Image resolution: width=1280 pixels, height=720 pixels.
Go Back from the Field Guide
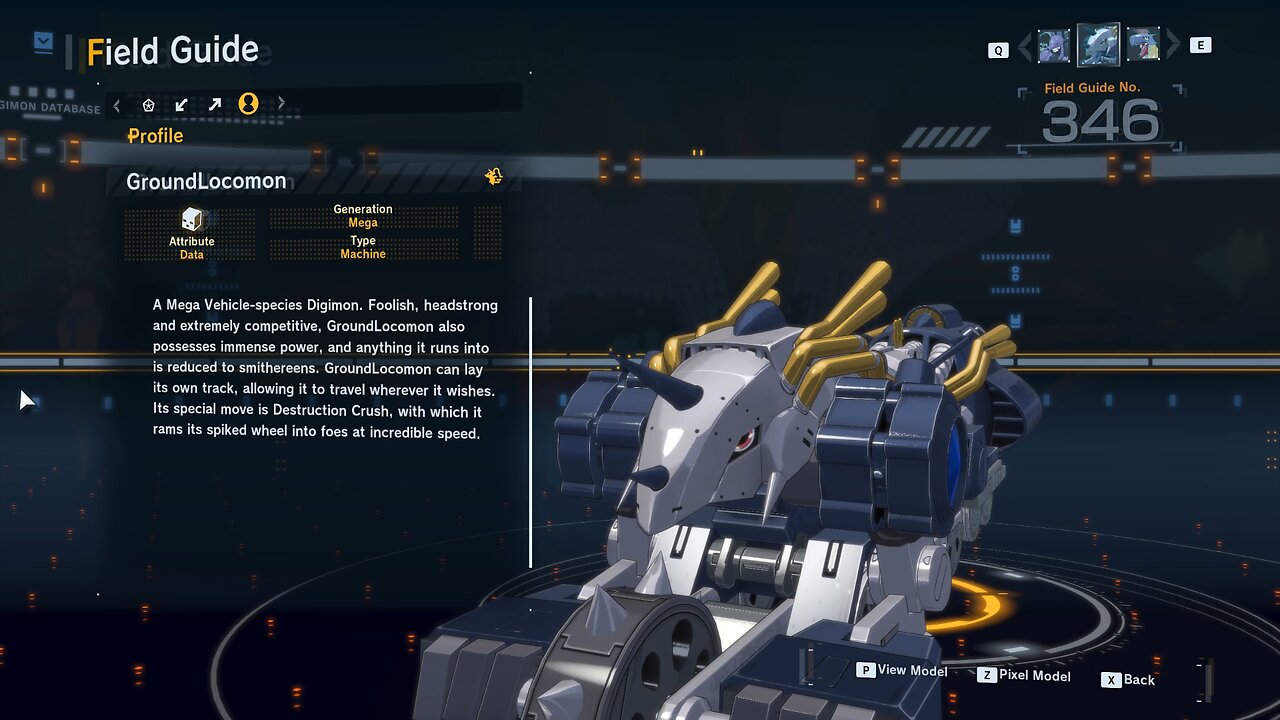pos(1129,680)
